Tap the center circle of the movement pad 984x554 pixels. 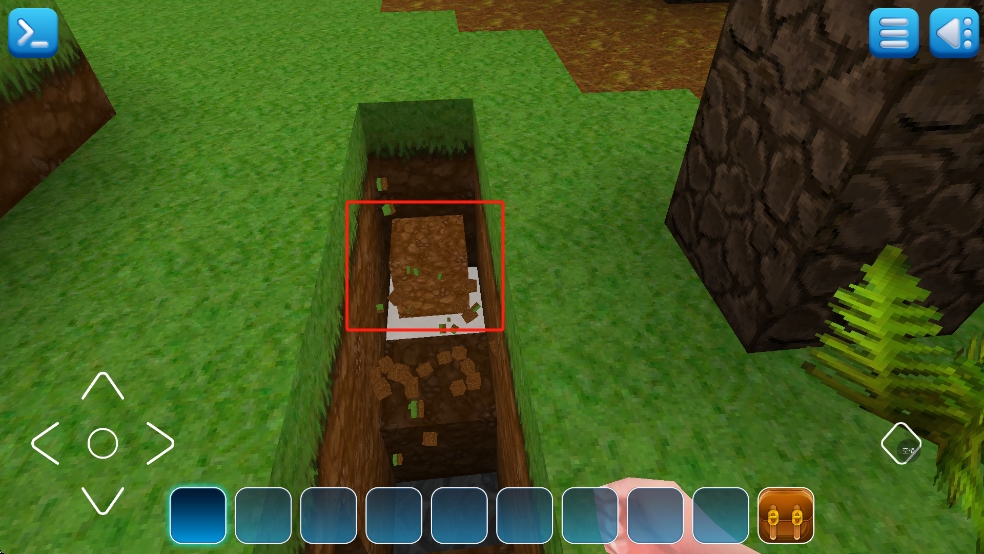(x=103, y=443)
